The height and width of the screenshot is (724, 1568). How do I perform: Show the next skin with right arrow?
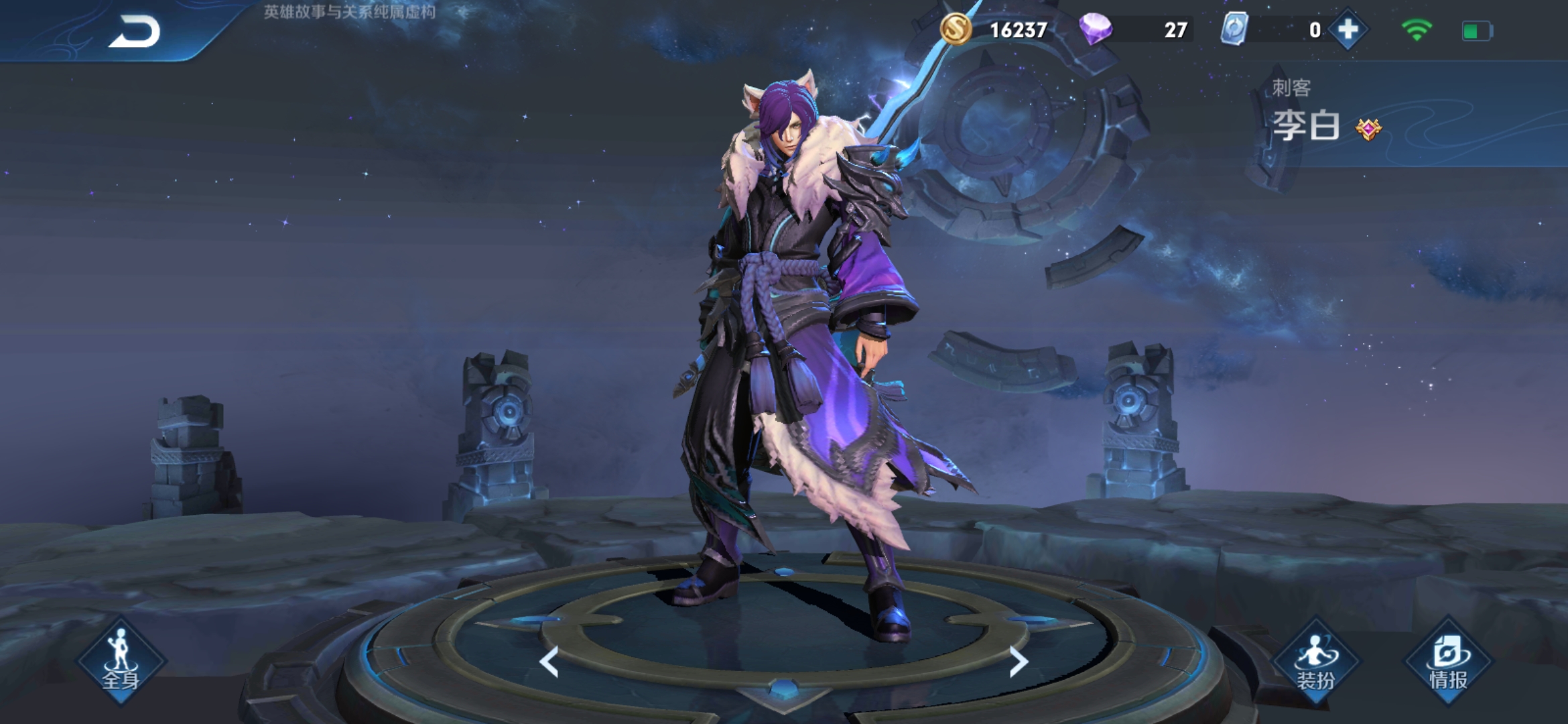point(1018,662)
